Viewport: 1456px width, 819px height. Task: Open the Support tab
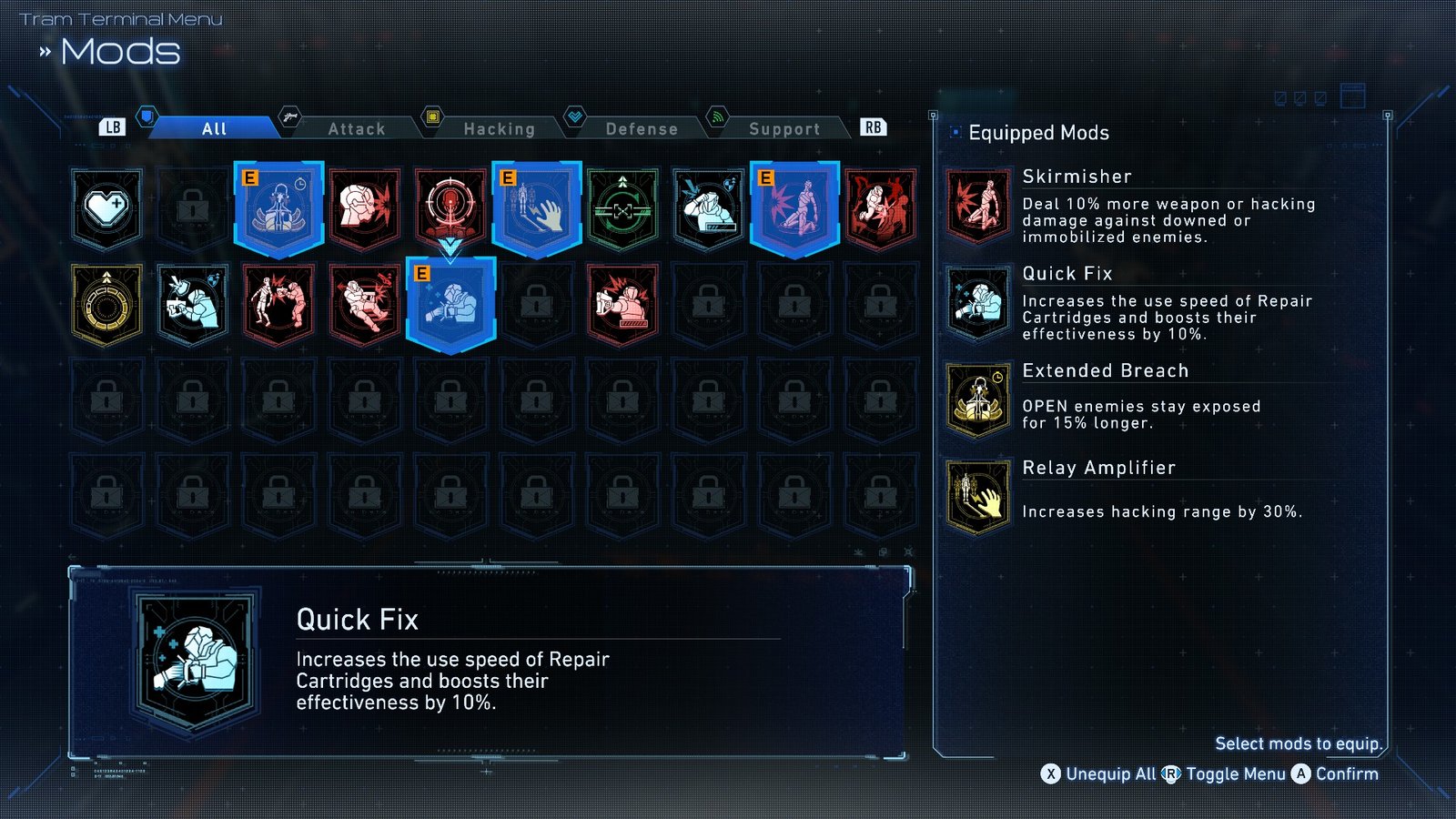click(x=784, y=128)
